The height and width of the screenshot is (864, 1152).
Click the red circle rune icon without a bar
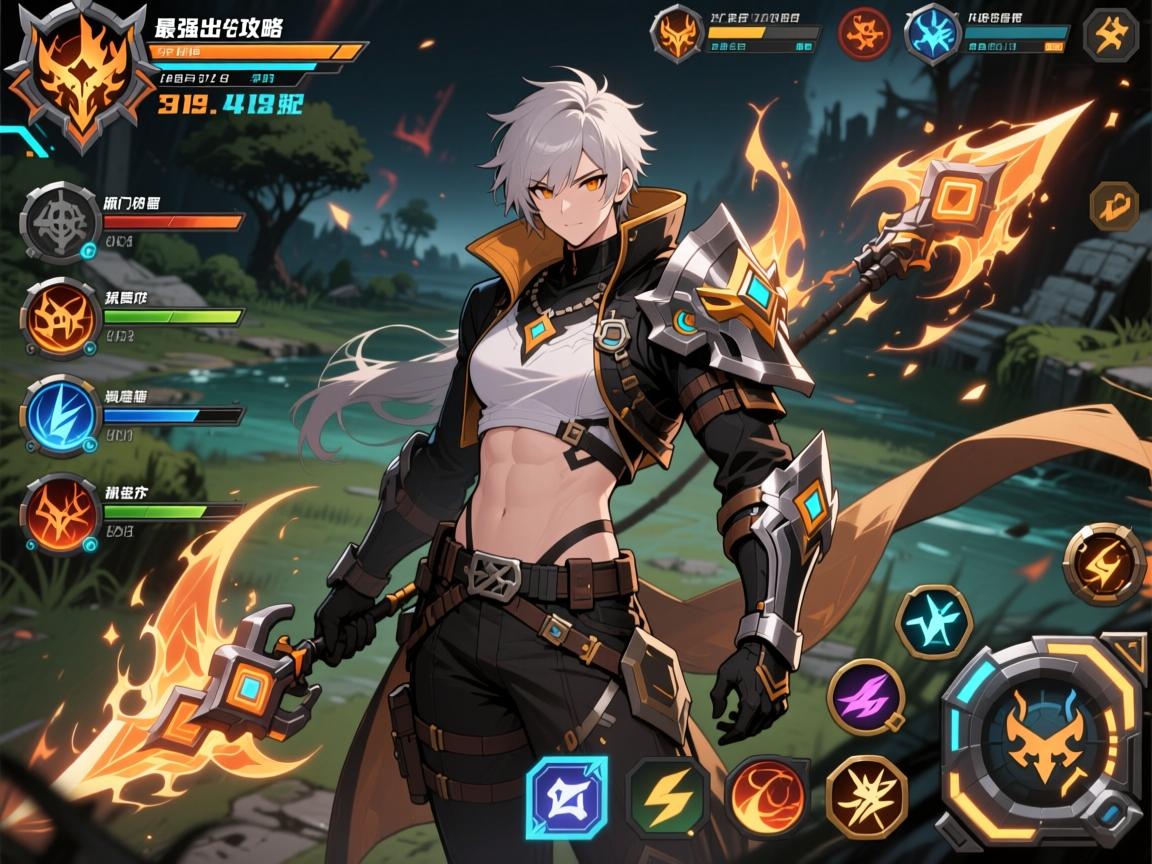864,35
